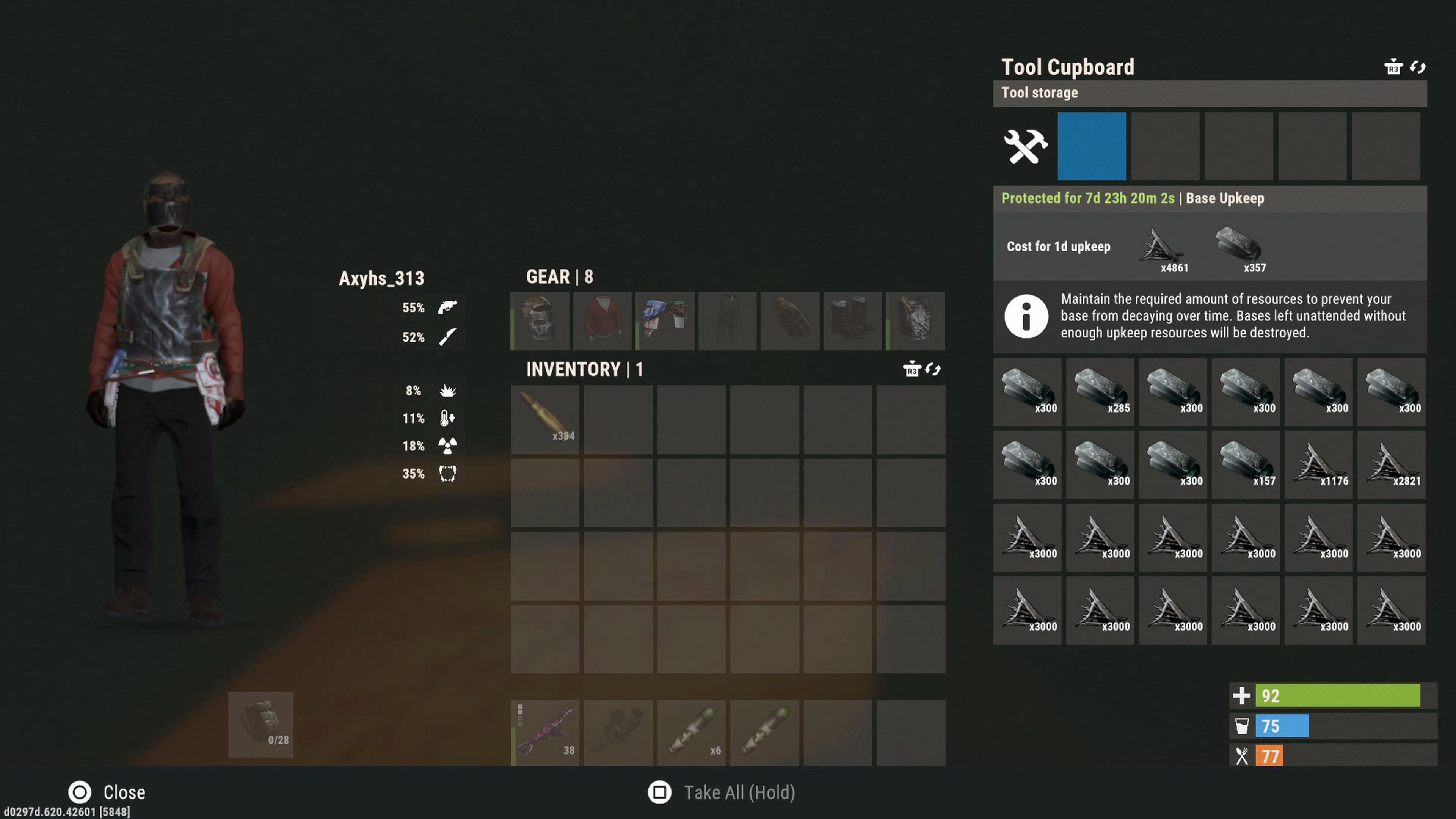Image resolution: width=1456 pixels, height=819 pixels.
Task: Pick the resource pile stack of 1176
Action: click(1319, 464)
